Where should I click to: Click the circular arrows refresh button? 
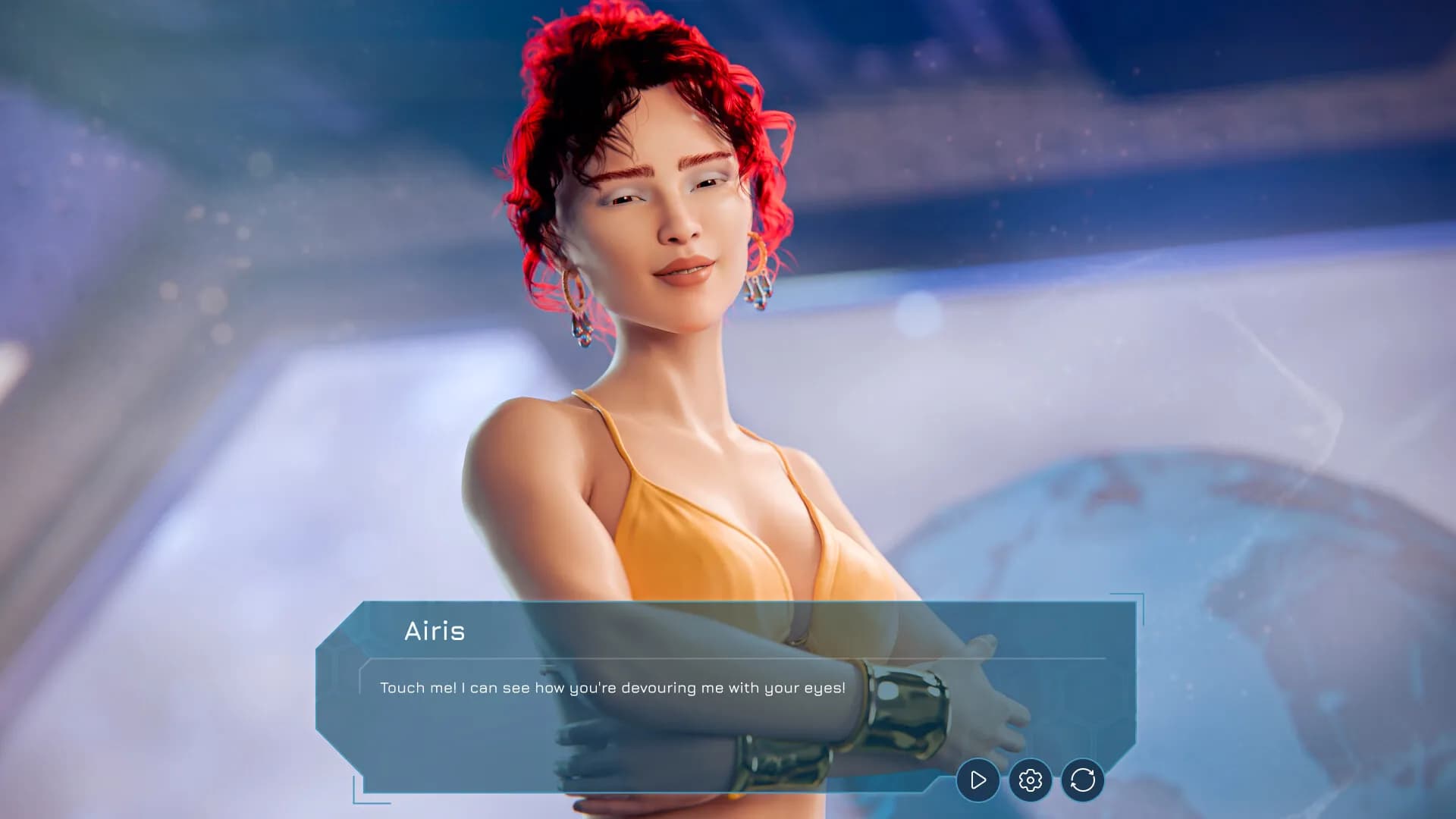click(1082, 780)
